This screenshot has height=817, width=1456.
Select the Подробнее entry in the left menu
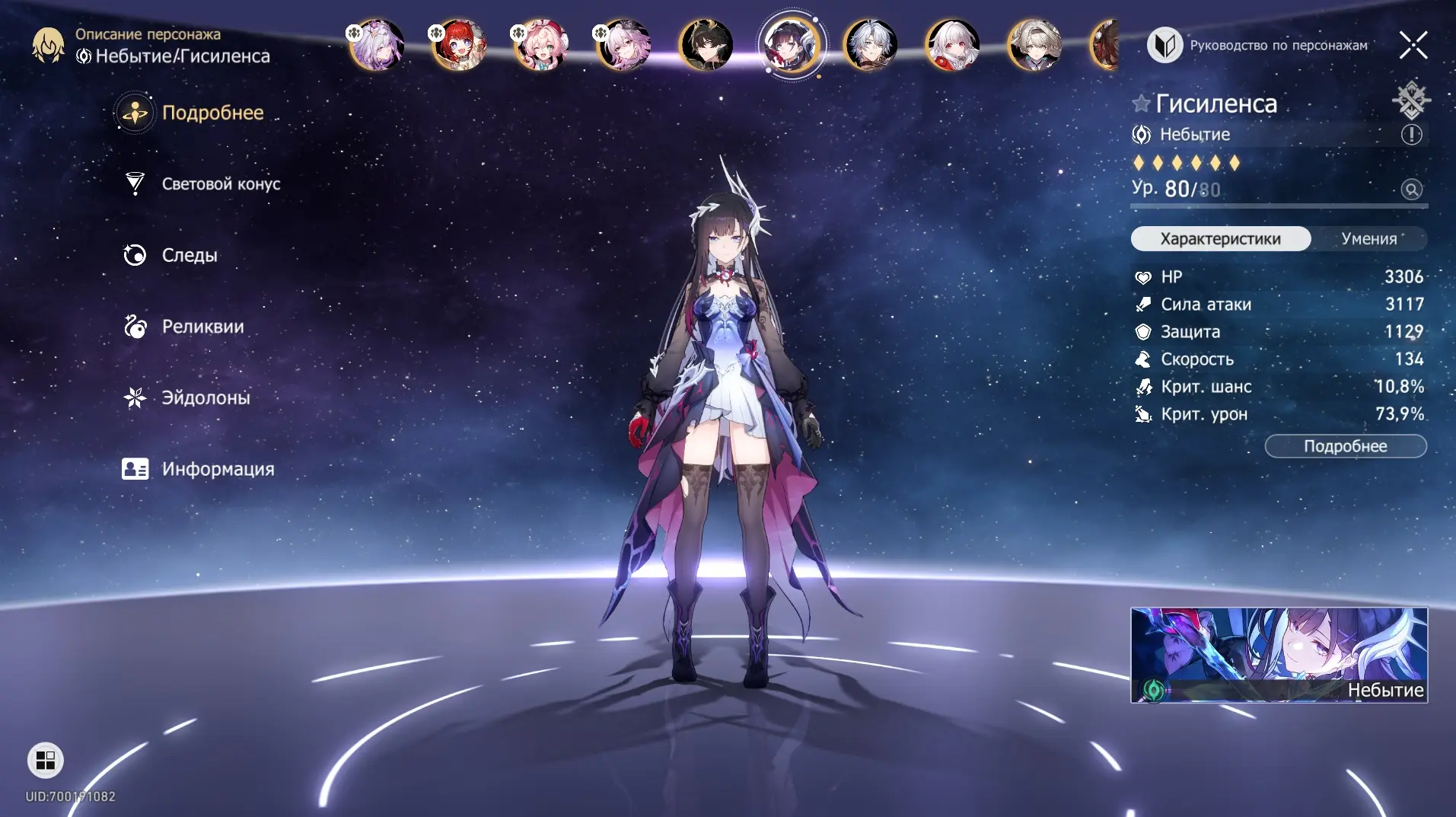click(212, 113)
